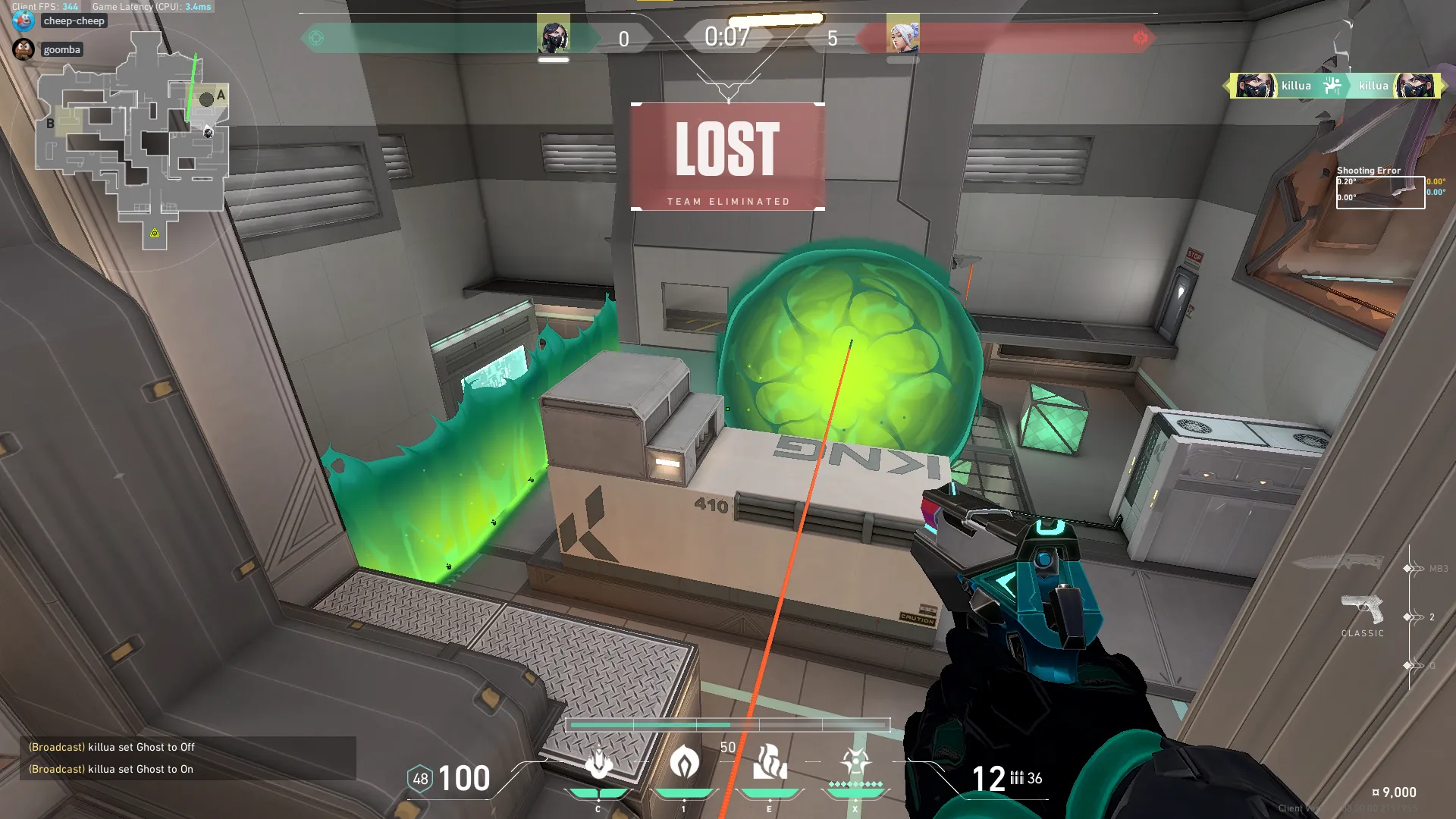
Task: Click the Ghost broadcast chat message box
Action: click(187, 758)
